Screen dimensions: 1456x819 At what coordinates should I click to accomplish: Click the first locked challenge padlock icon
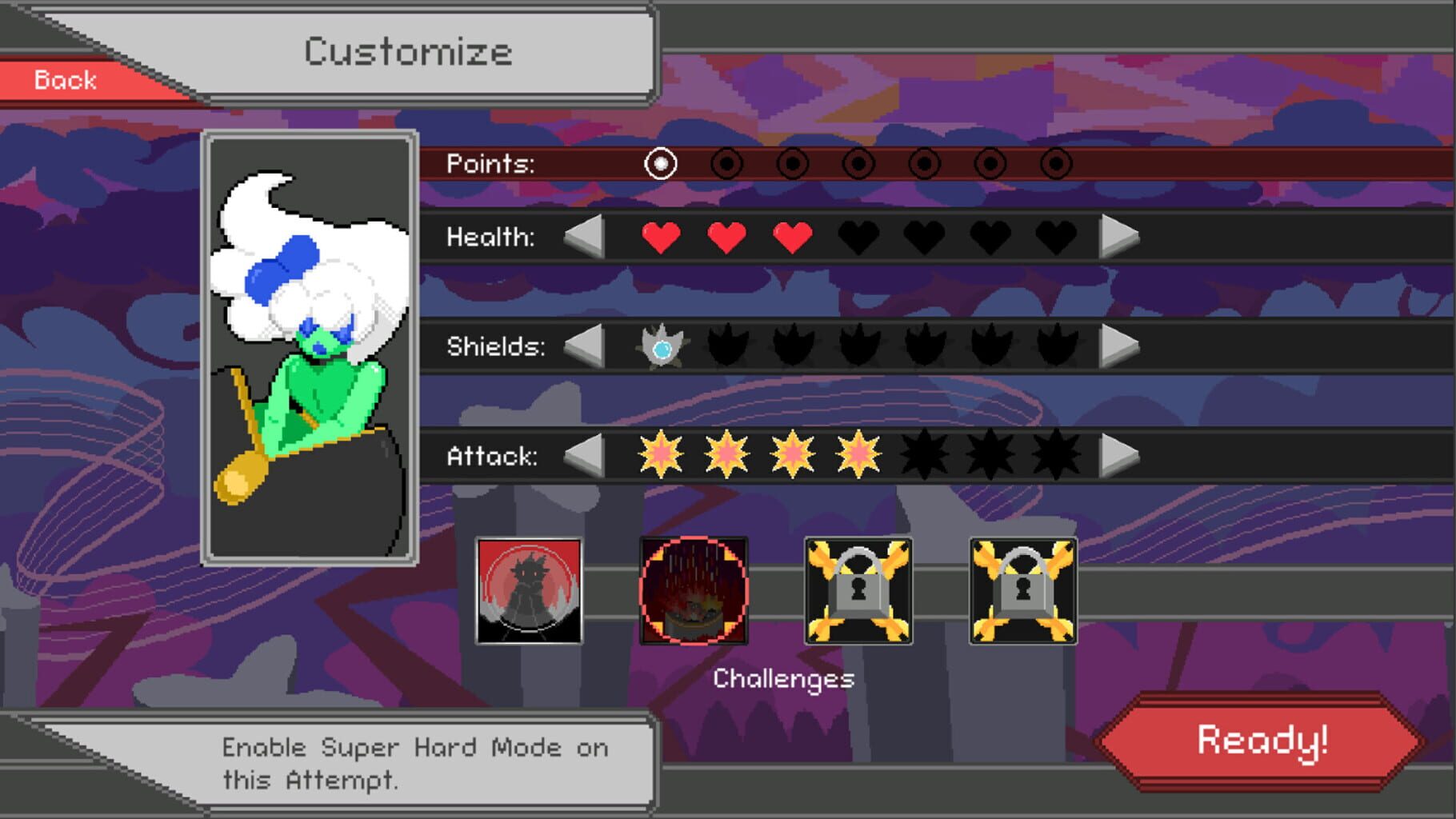(858, 589)
